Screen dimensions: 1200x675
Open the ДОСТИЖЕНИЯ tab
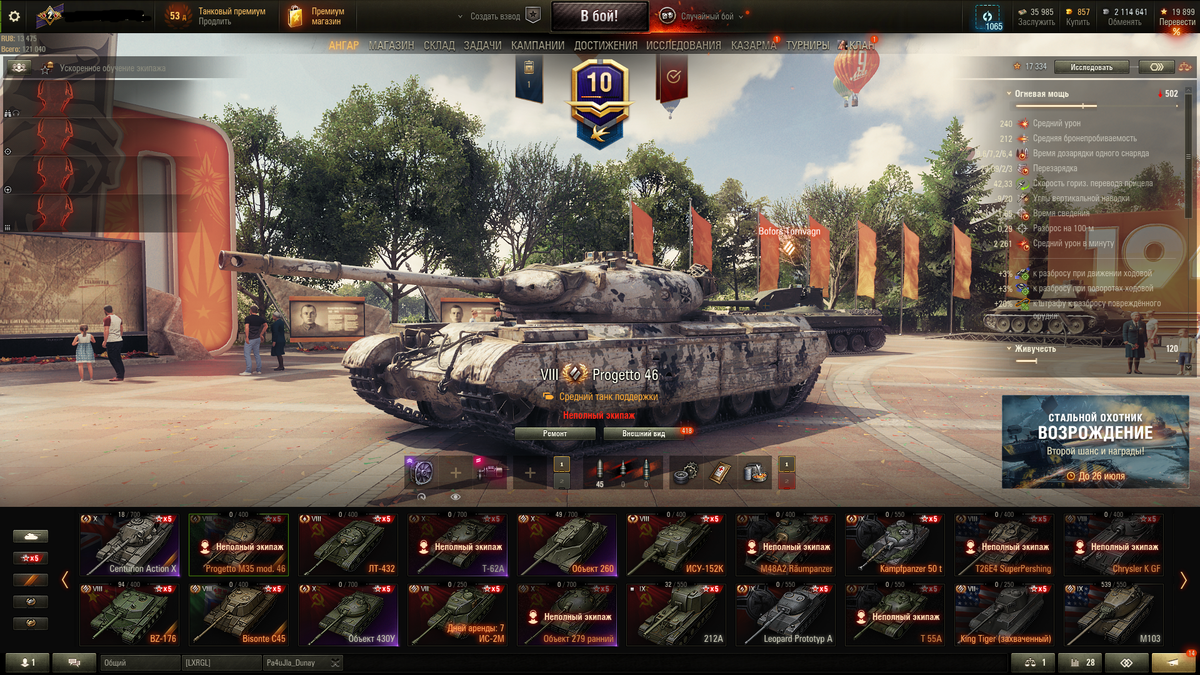tap(606, 45)
